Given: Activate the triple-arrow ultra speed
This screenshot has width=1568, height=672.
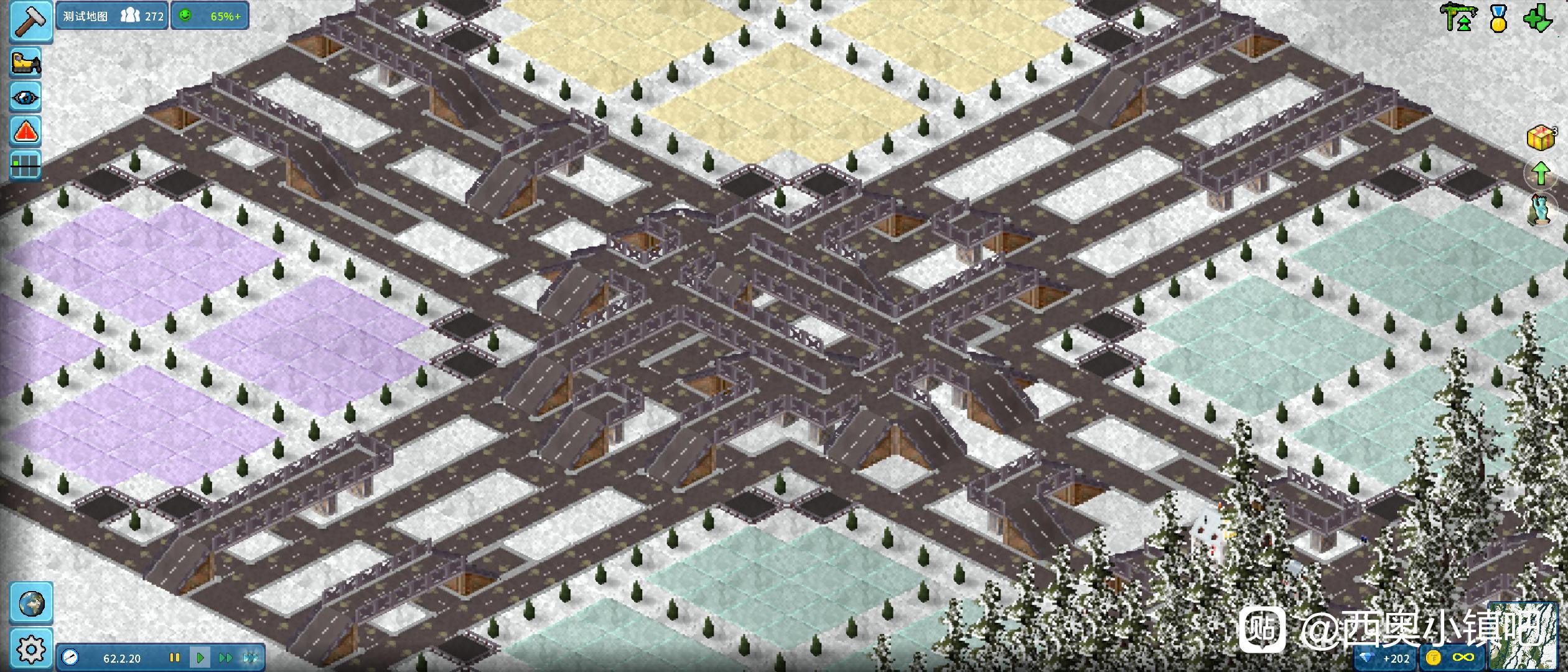Looking at the screenshot, I should click(x=251, y=658).
